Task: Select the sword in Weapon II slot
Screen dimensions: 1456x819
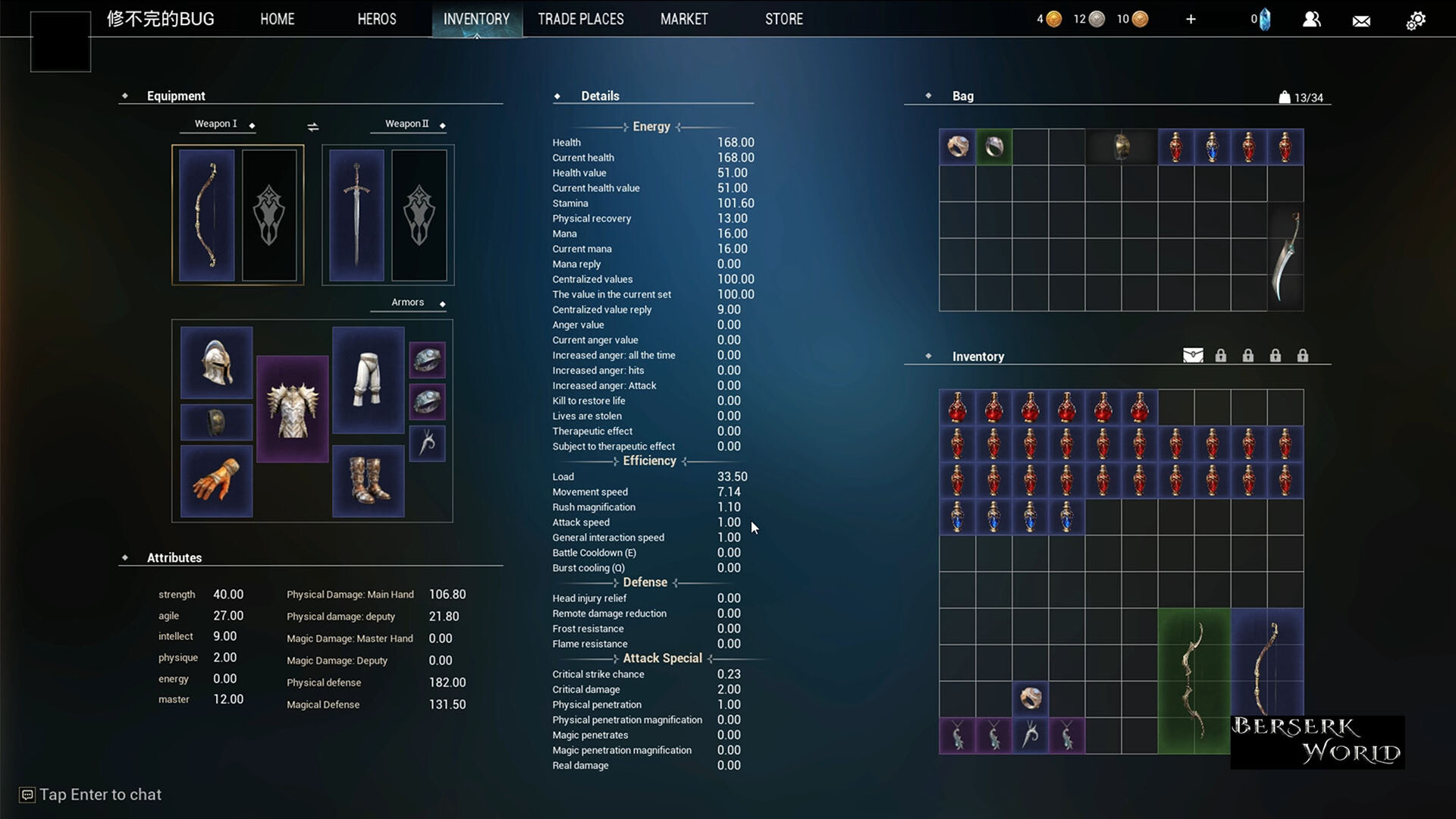Action: click(356, 215)
